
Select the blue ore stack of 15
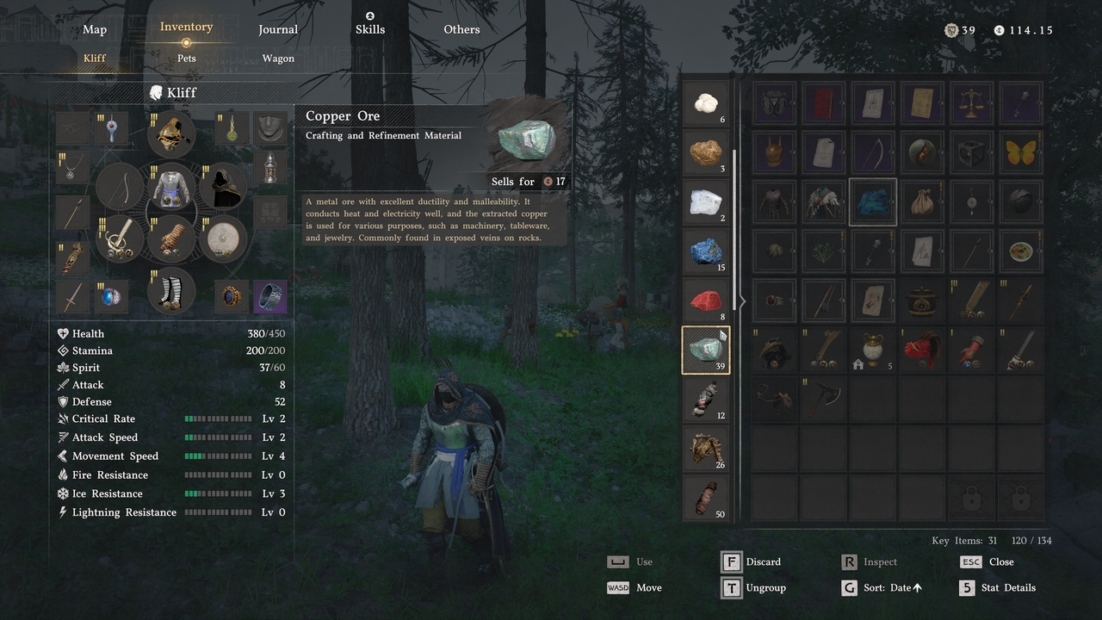pos(706,251)
